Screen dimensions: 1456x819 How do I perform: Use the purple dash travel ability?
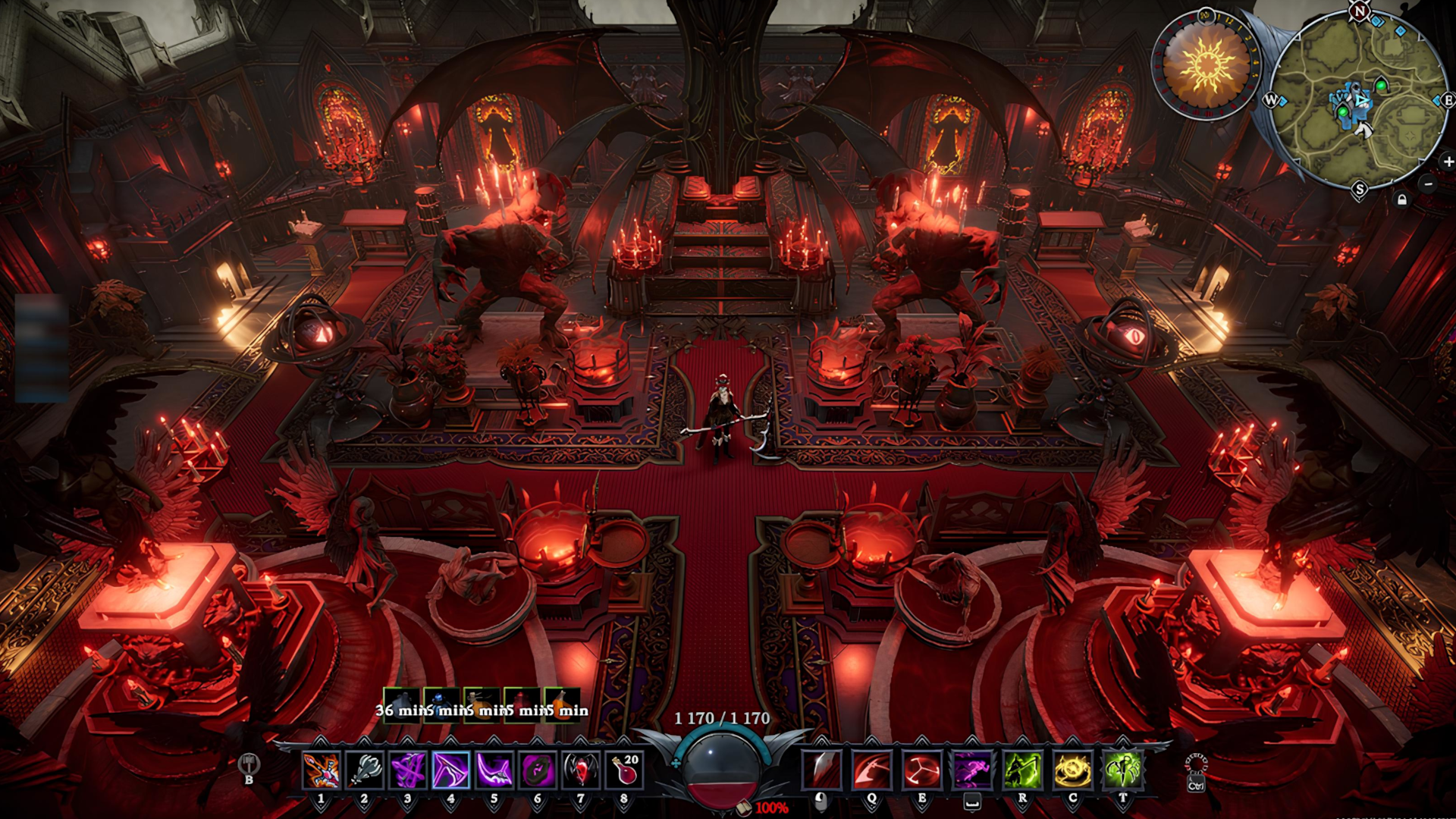pos(972,770)
